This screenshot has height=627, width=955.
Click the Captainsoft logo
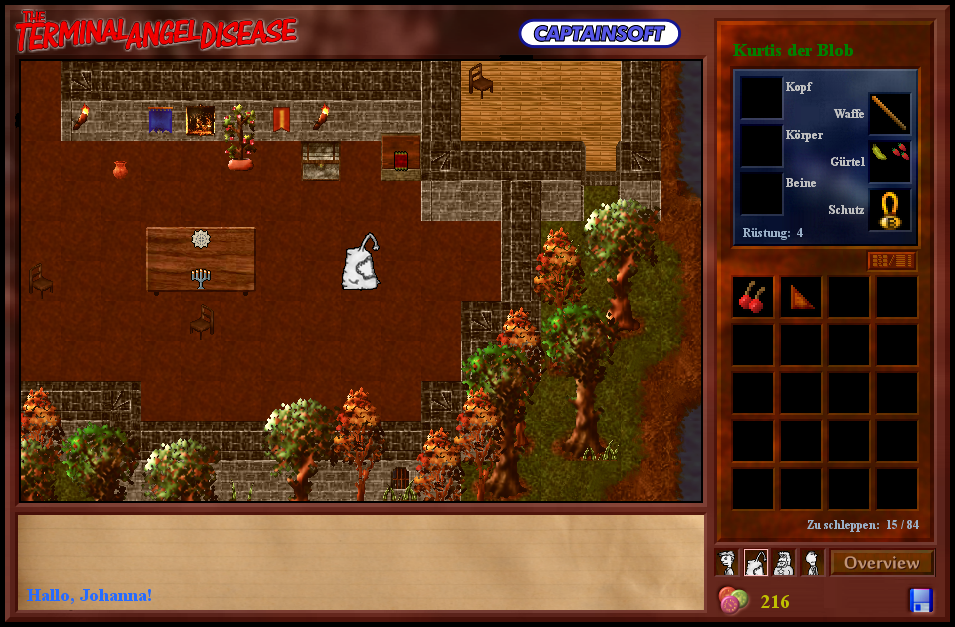tap(599, 33)
